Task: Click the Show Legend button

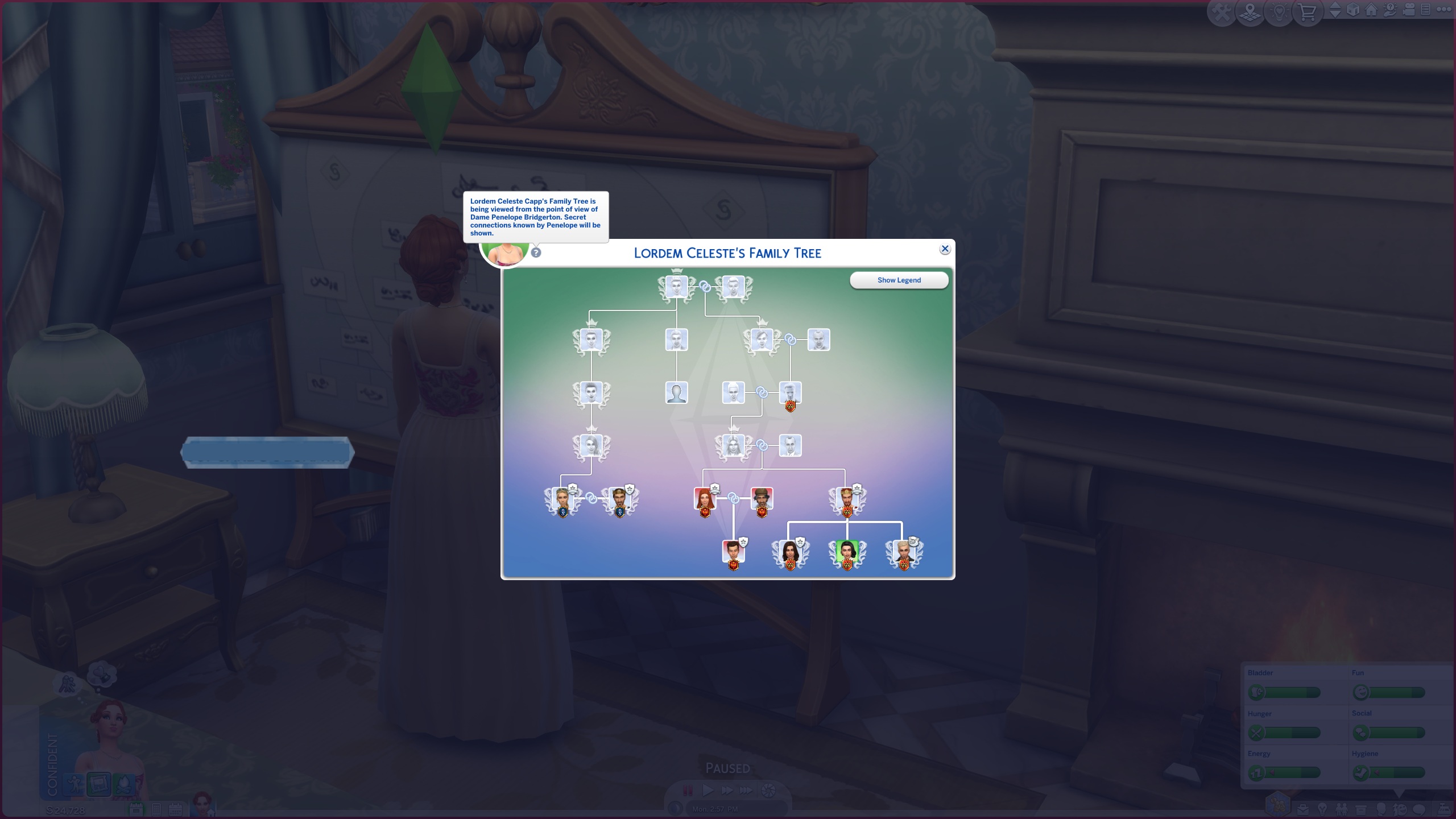Action: [x=900, y=280]
